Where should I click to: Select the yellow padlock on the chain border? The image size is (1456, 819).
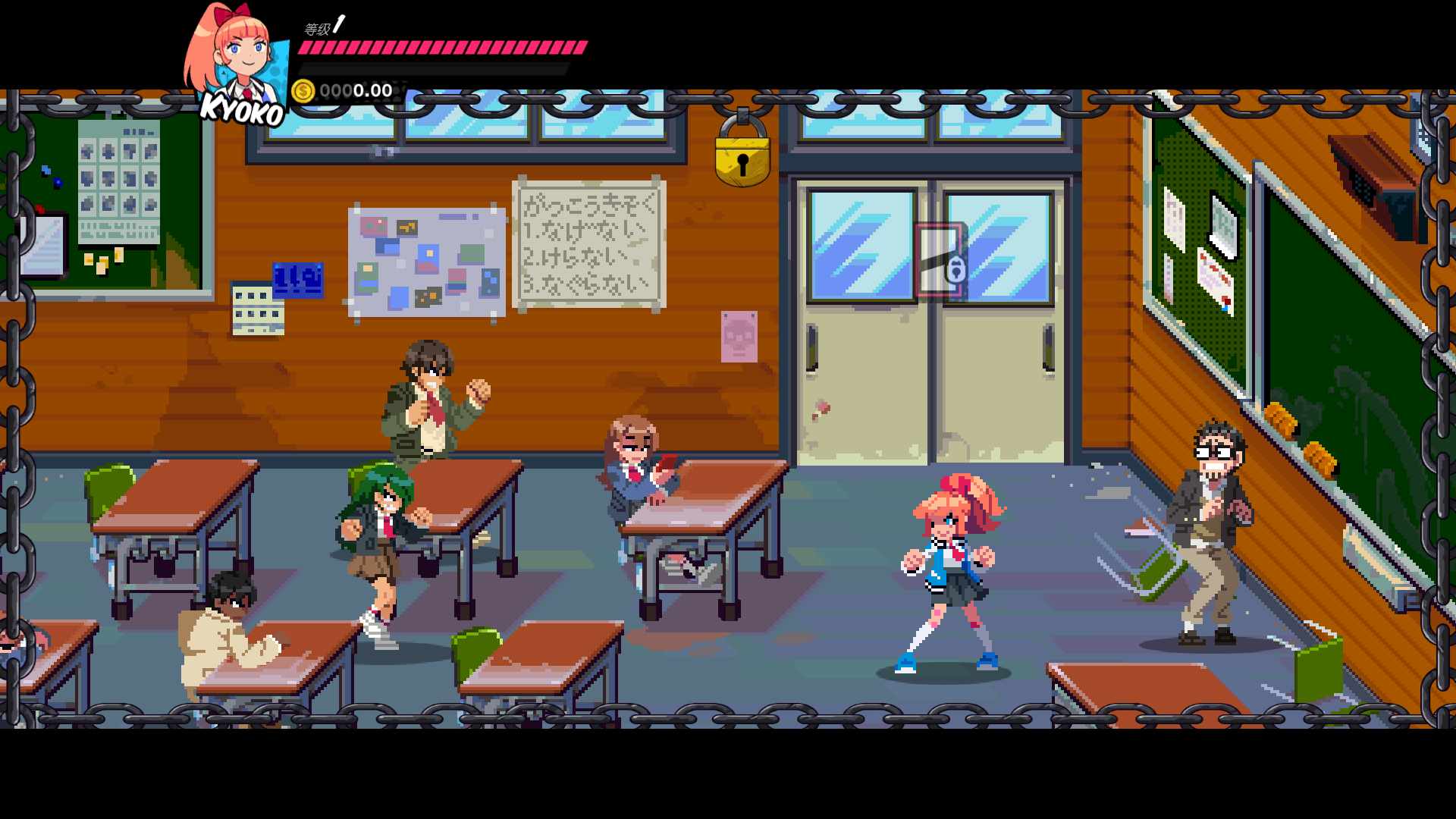pos(742,157)
